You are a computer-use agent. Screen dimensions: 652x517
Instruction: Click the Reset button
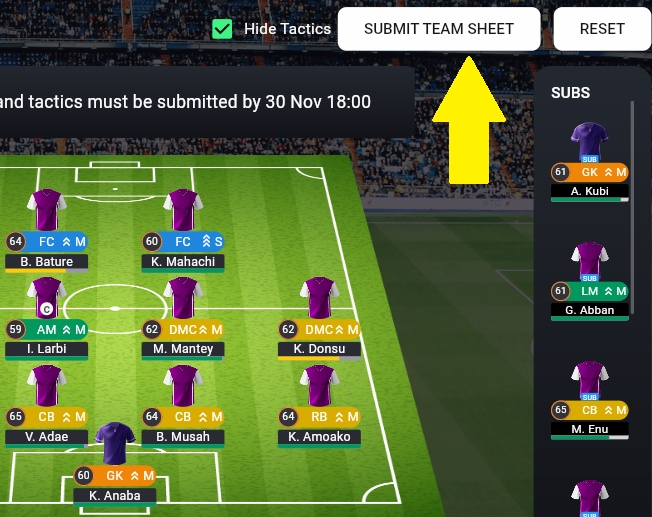click(602, 29)
